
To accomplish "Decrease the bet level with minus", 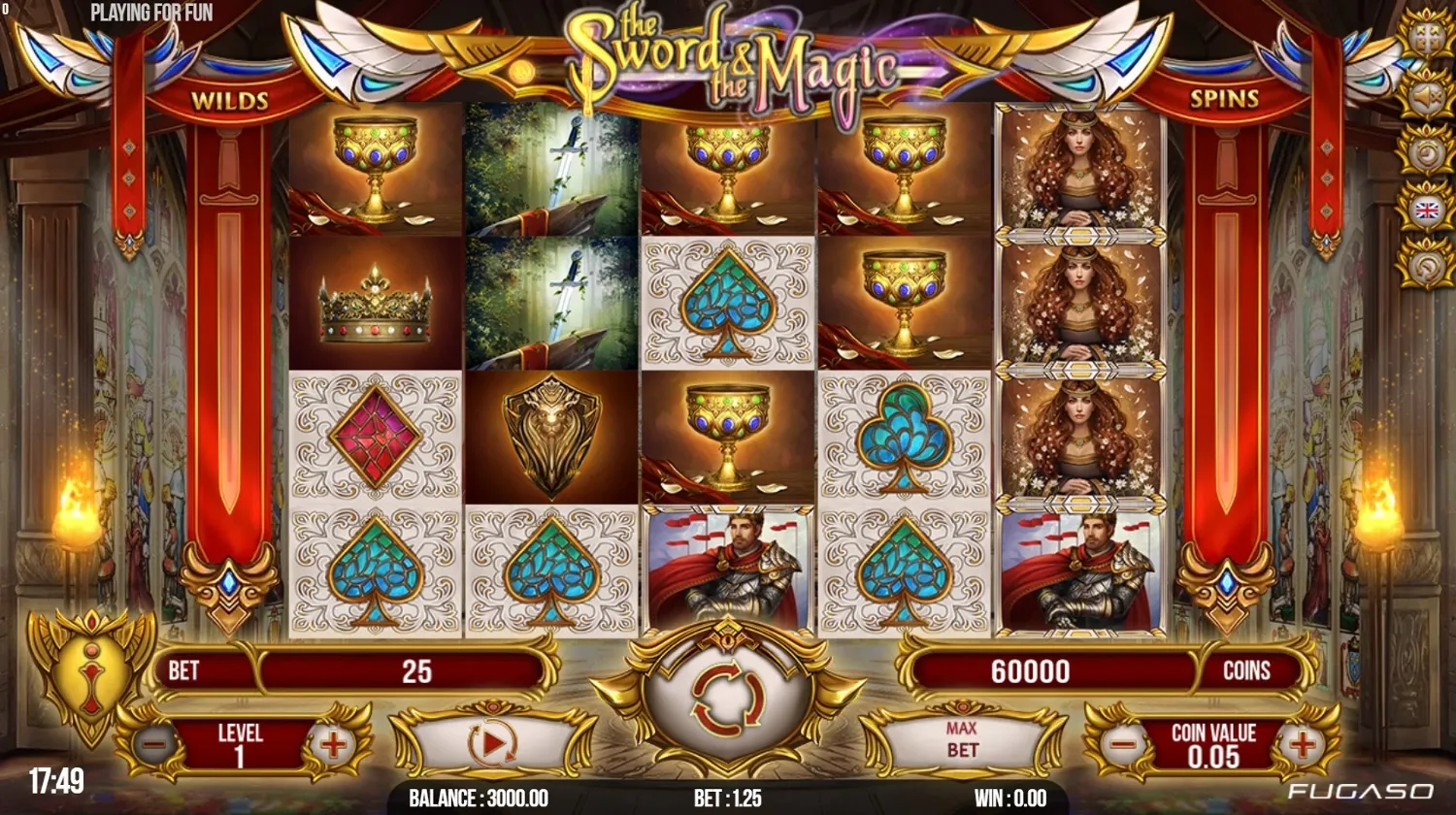I will (154, 745).
